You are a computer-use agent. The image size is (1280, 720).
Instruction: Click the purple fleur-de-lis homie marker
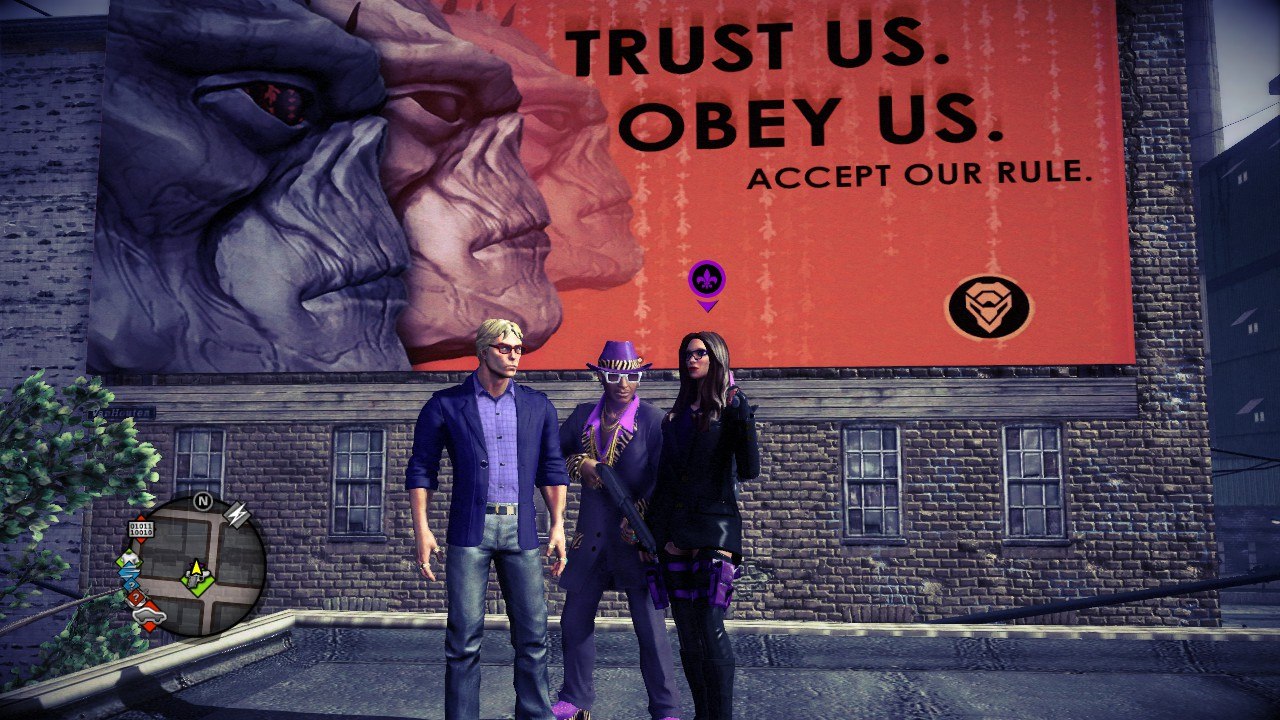[x=707, y=279]
